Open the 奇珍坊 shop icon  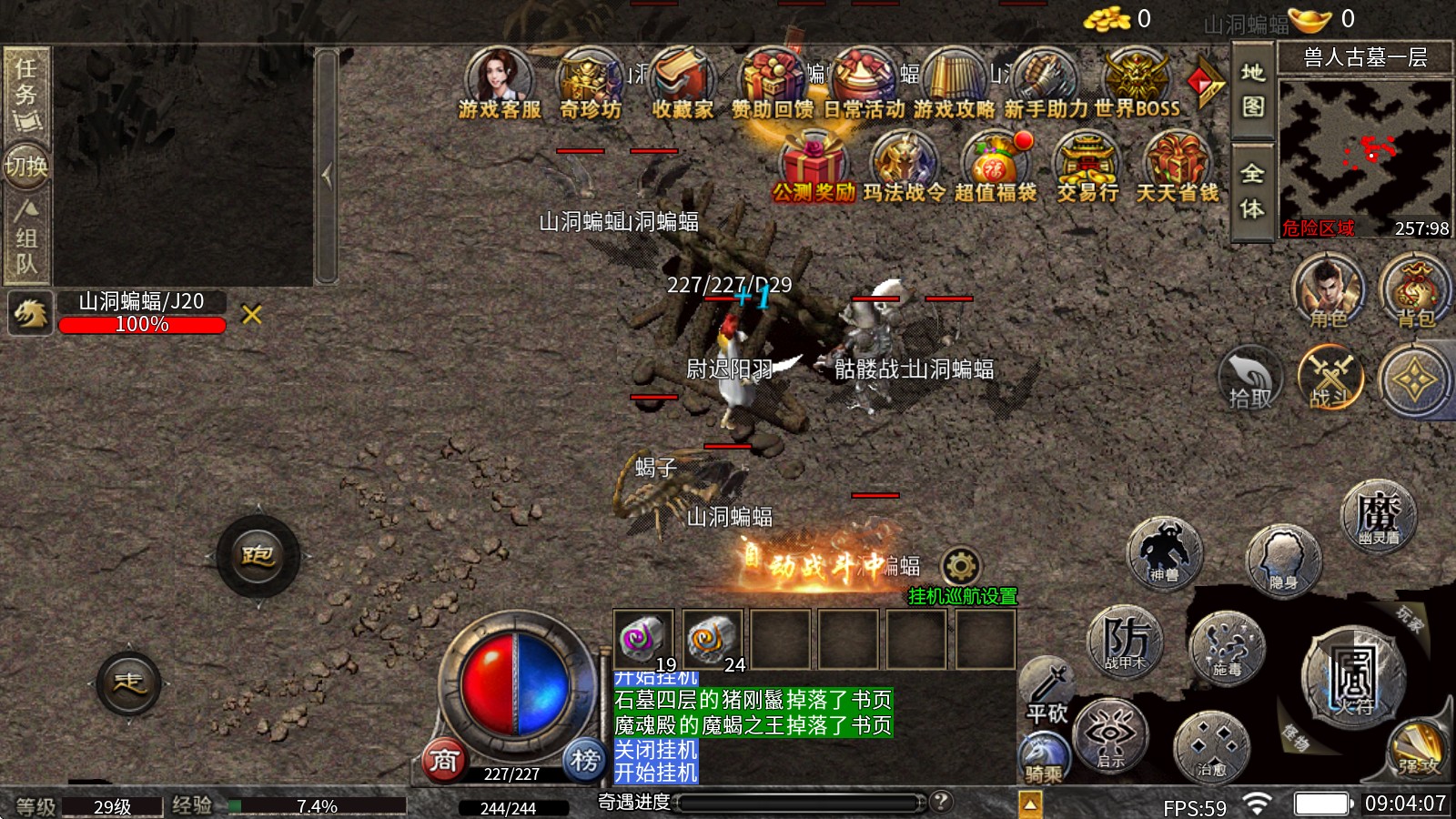coord(590,82)
